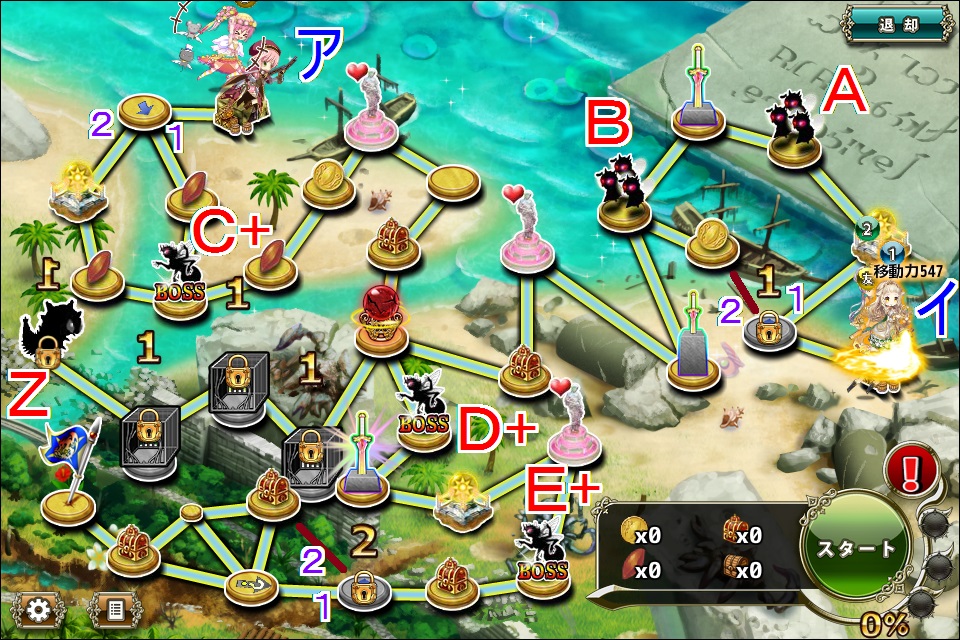Open the red exclamation mark alert
960x640 pixels.
911,469
